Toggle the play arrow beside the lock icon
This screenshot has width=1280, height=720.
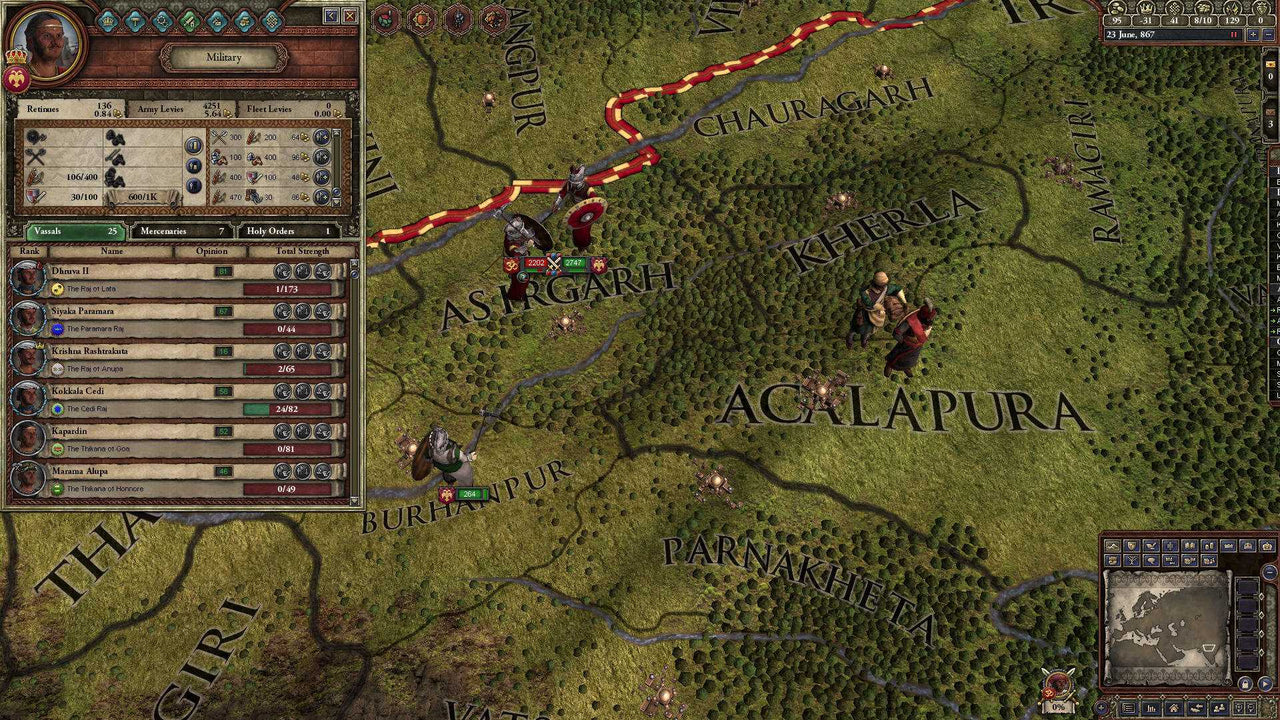pos(1265,683)
